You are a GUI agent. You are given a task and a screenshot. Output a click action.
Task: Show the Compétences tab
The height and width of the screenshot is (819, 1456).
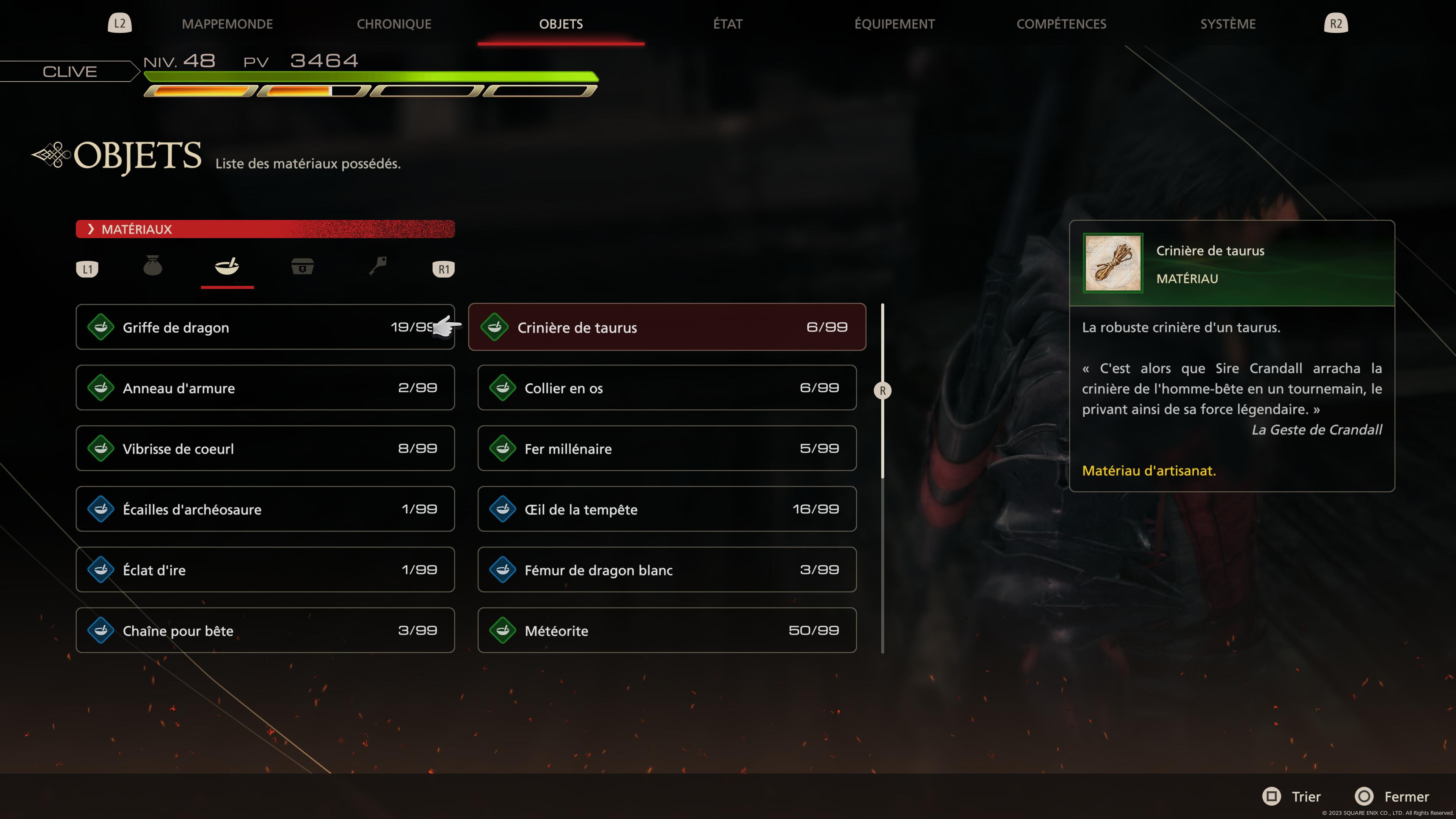tap(1061, 24)
